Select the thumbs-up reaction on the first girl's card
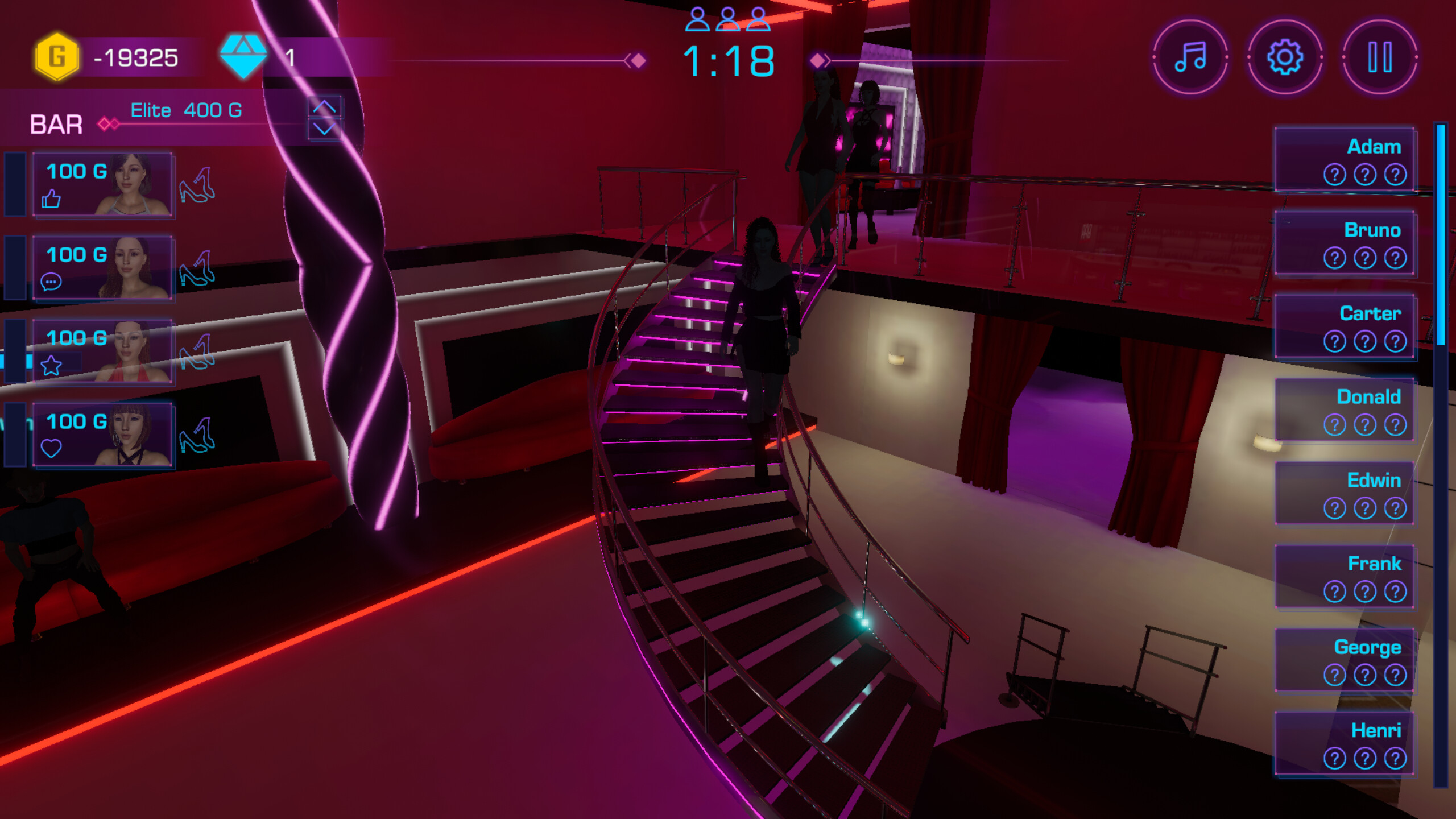Screen dimensions: 1456x819 click(x=51, y=200)
